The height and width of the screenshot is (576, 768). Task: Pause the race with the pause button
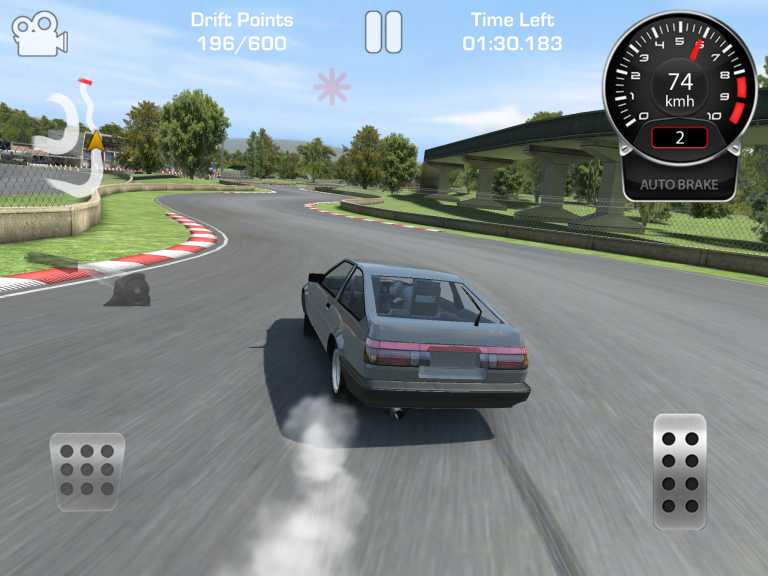point(383,32)
